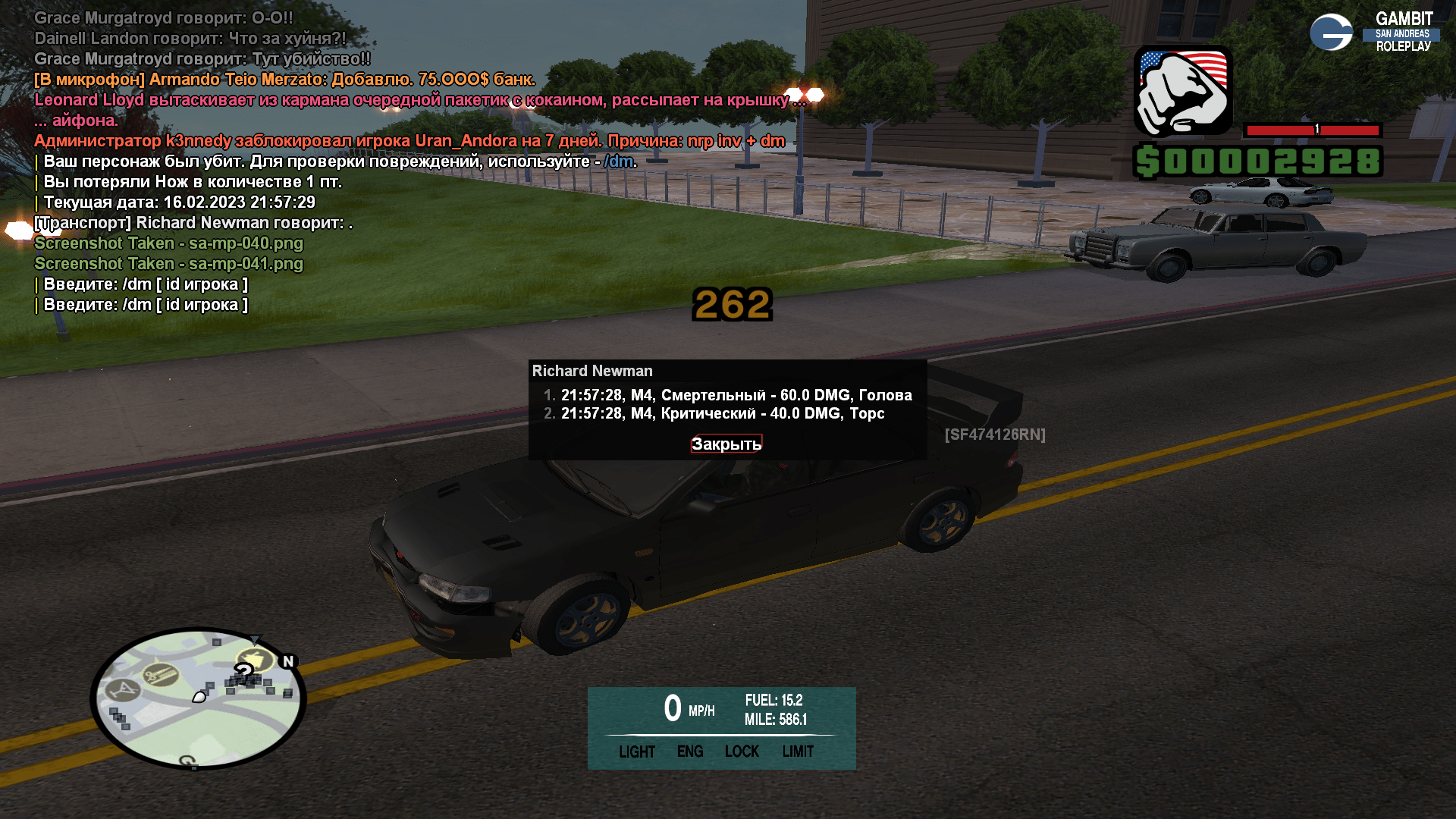Click the question mark marker on minimap
Viewport: 1456px width, 819px height.
243,670
